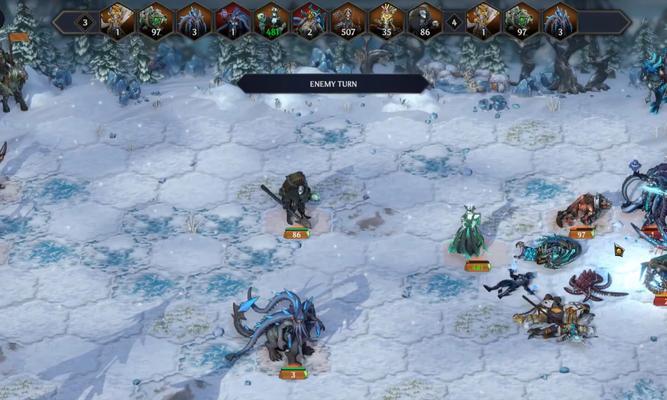Select the 2-stack portrait in the turn queue
Screen dimensions: 667x400
[x=310, y=20]
